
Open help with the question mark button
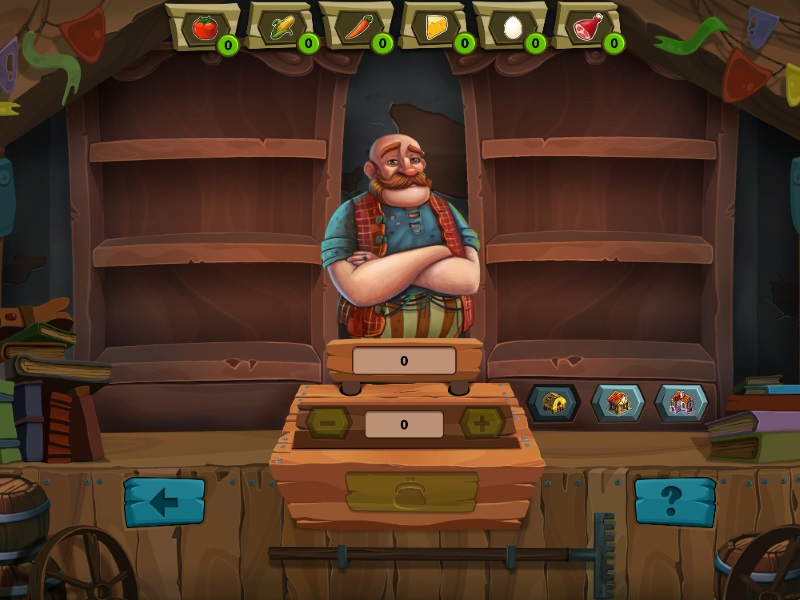(x=675, y=502)
